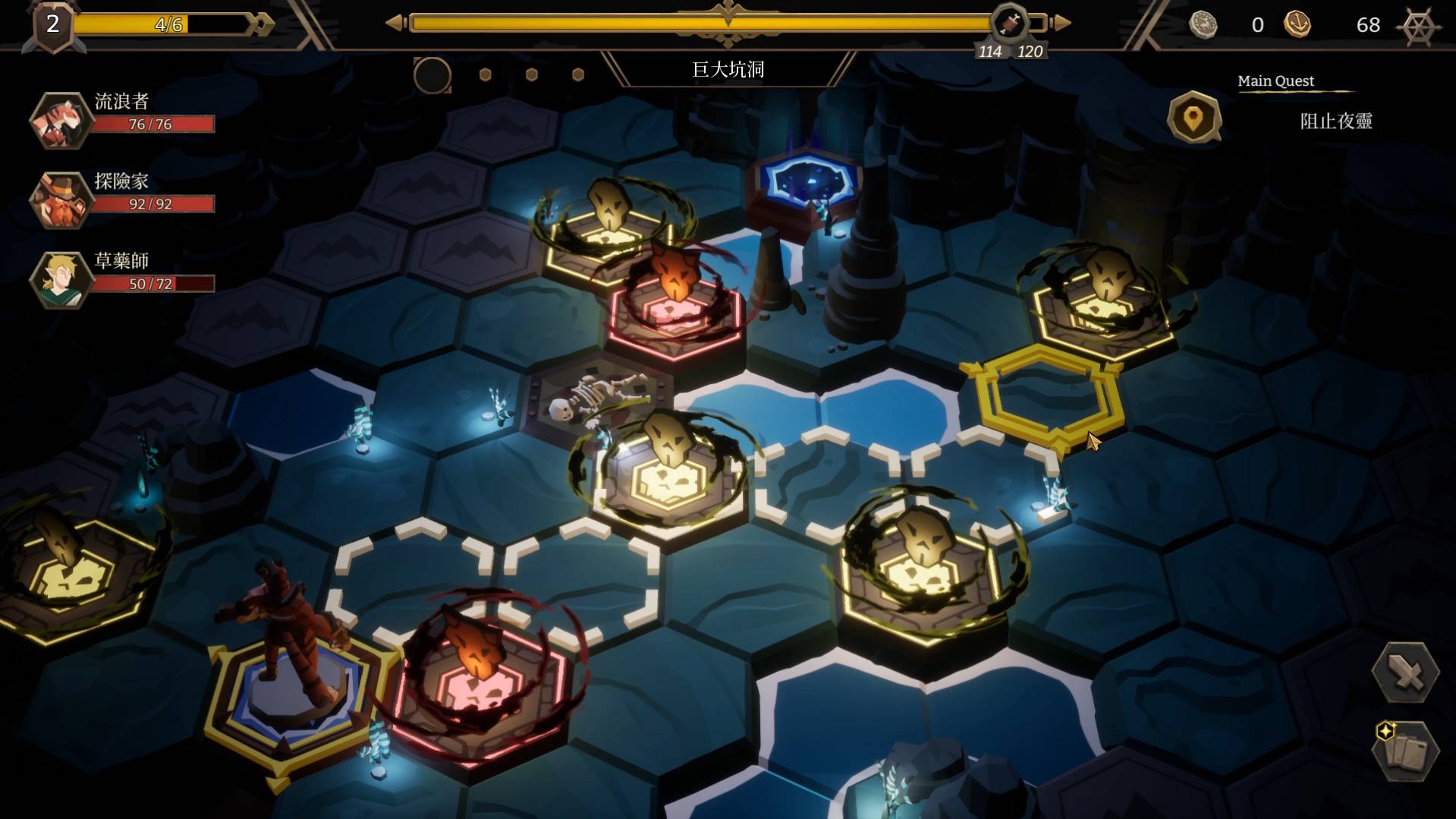1456x819 pixels.
Task: Select the 流浪者 party member portrait
Action: point(60,120)
